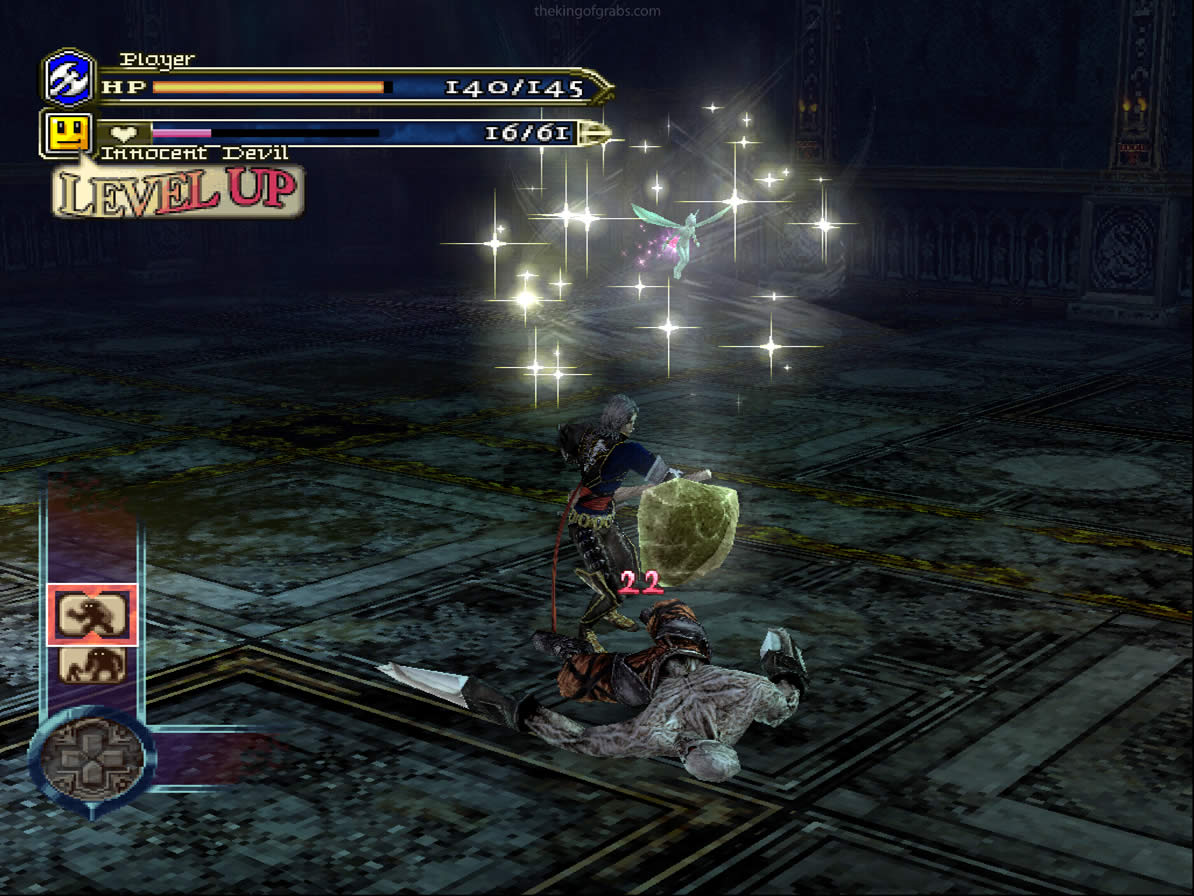Click the stone D-pad command emblem
1194x896 pixels.
pos(92,755)
